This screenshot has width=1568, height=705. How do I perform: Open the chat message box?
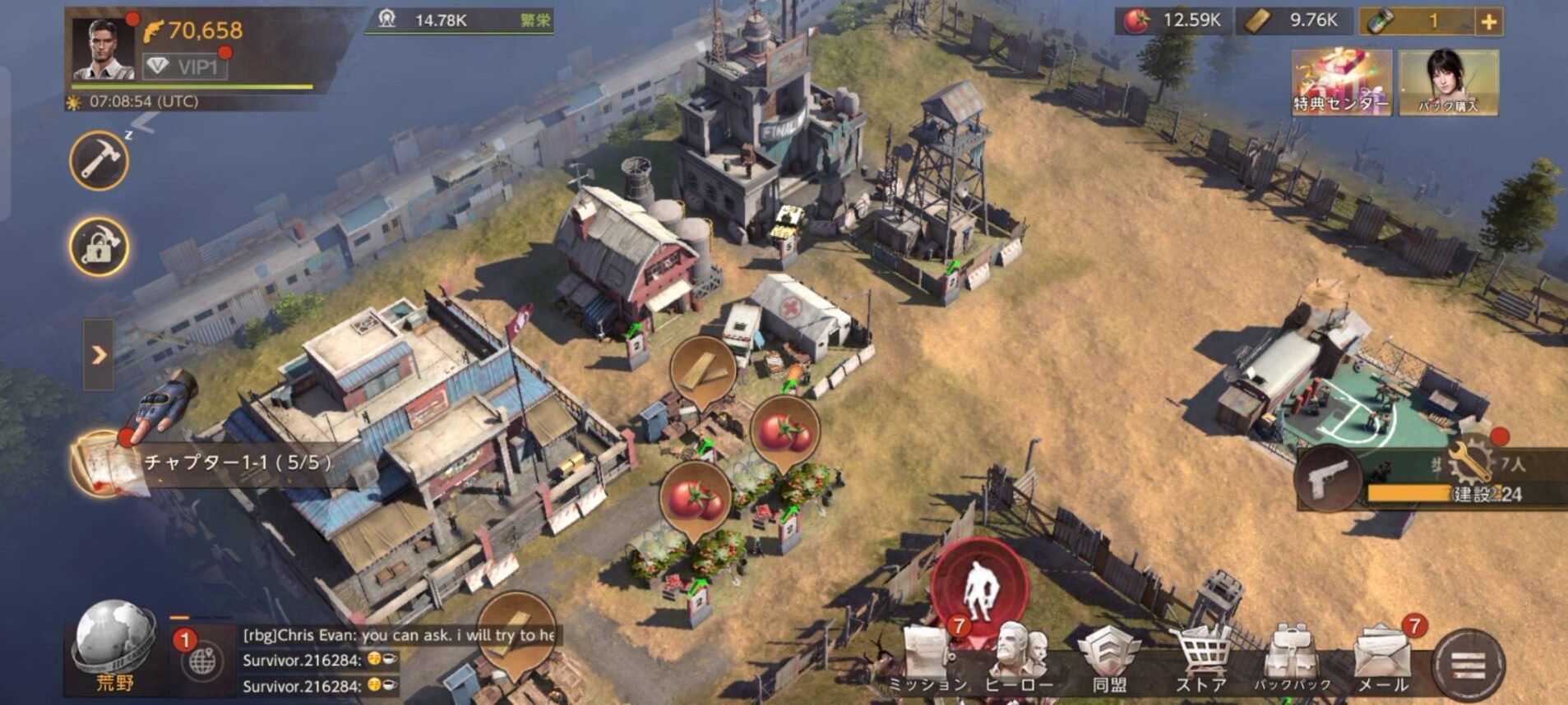click(398, 660)
